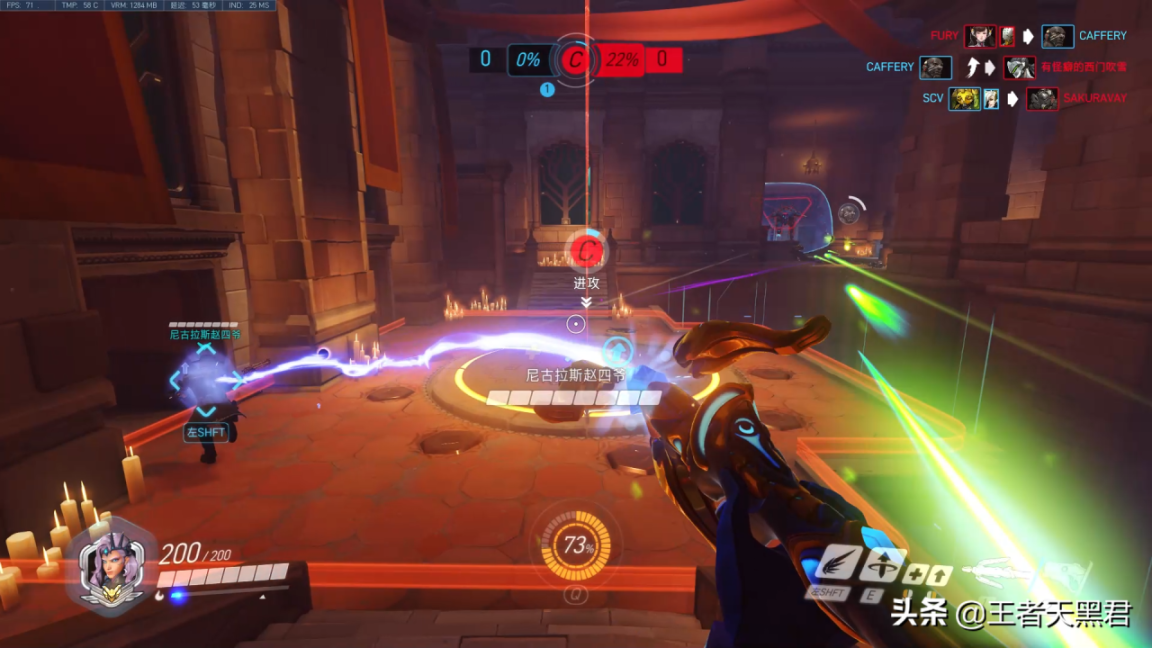Screen dimensions: 1152x648
Task: Click the Genji portrait in the kill feed
Action: click(x=1020, y=68)
